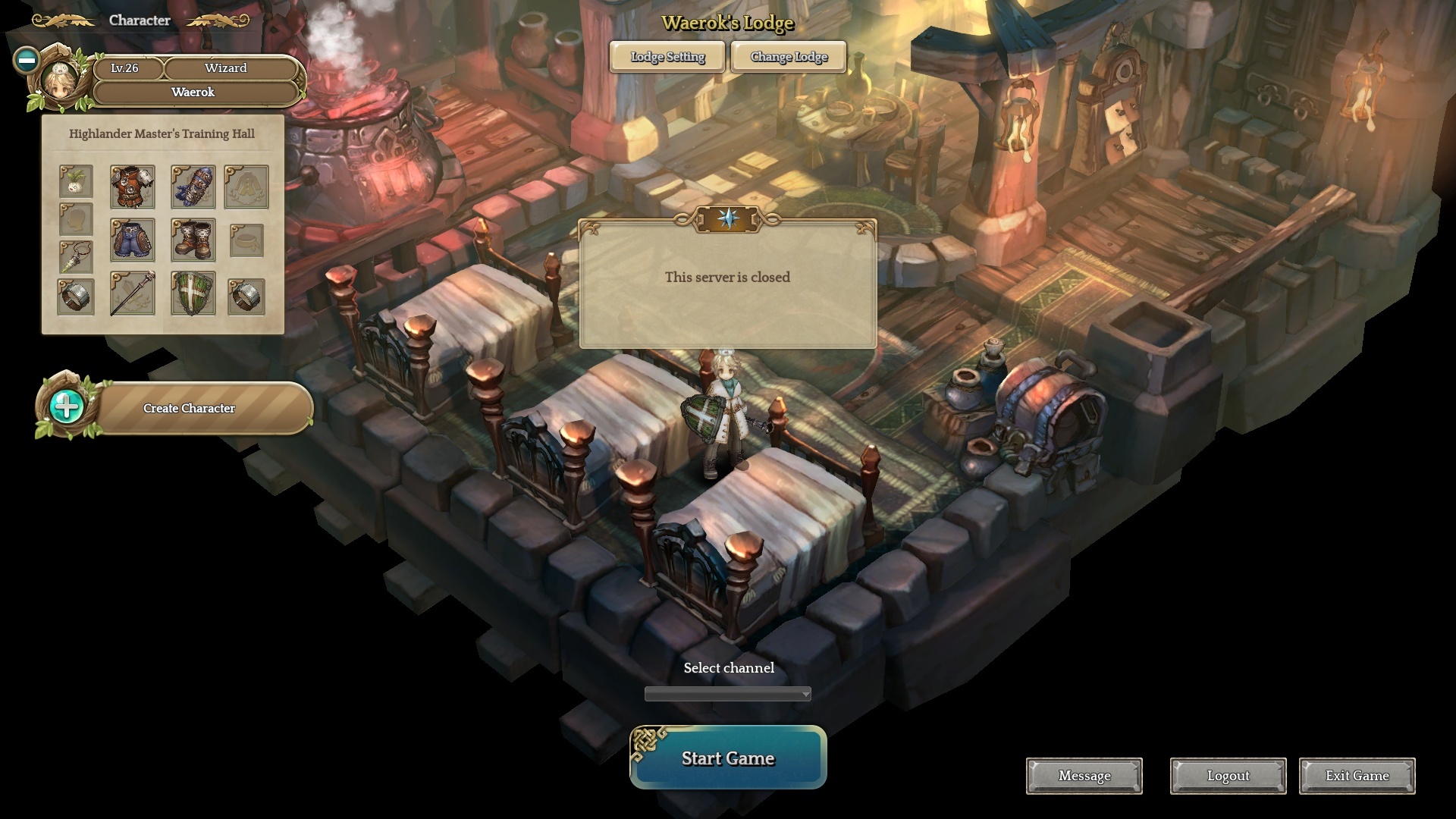This screenshot has width=1456, height=819.
Task: Collapse the character panel with minus button
Action: click(x=27, y=60)
